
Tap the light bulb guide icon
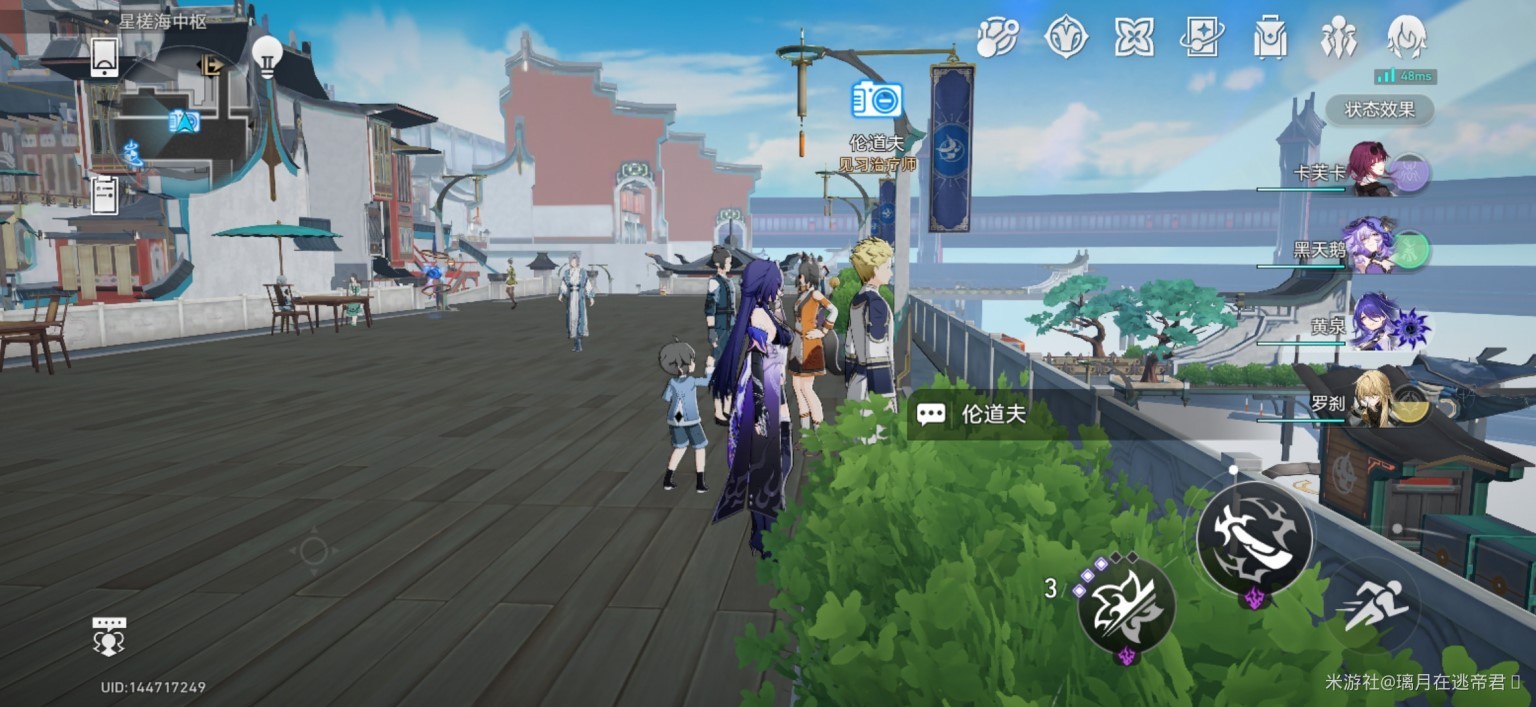point(267,56)
